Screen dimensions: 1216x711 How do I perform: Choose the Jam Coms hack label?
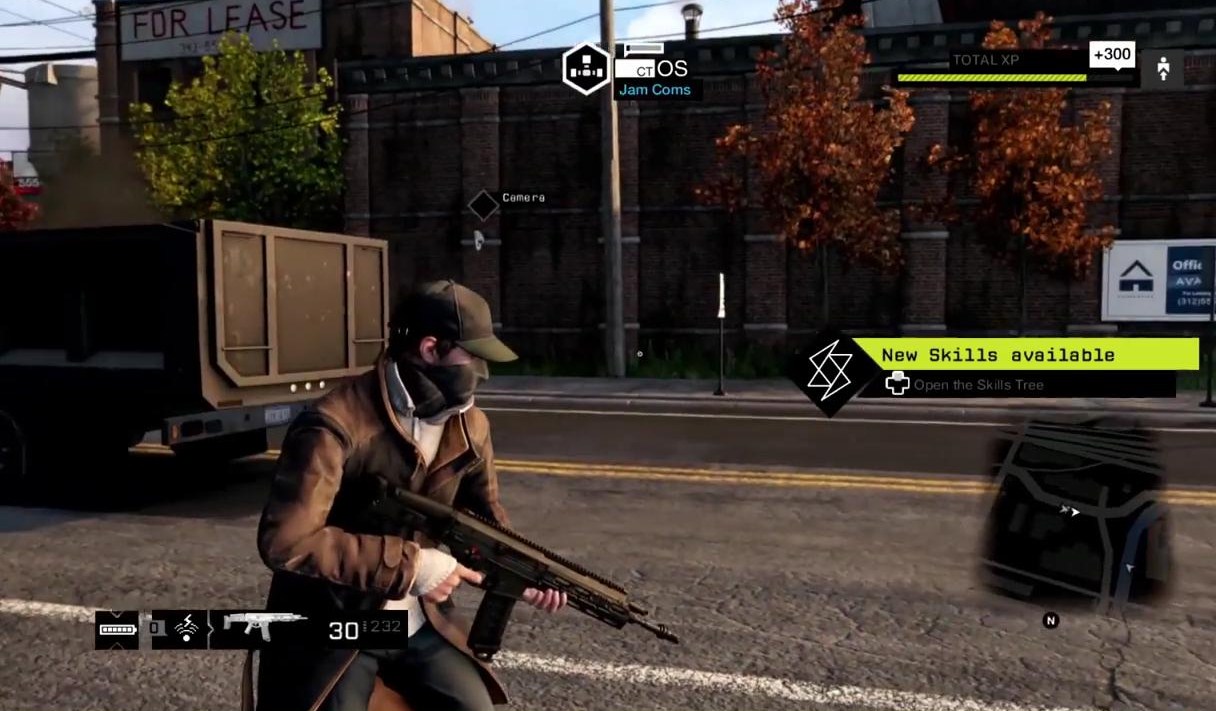(x=653, y=90)
